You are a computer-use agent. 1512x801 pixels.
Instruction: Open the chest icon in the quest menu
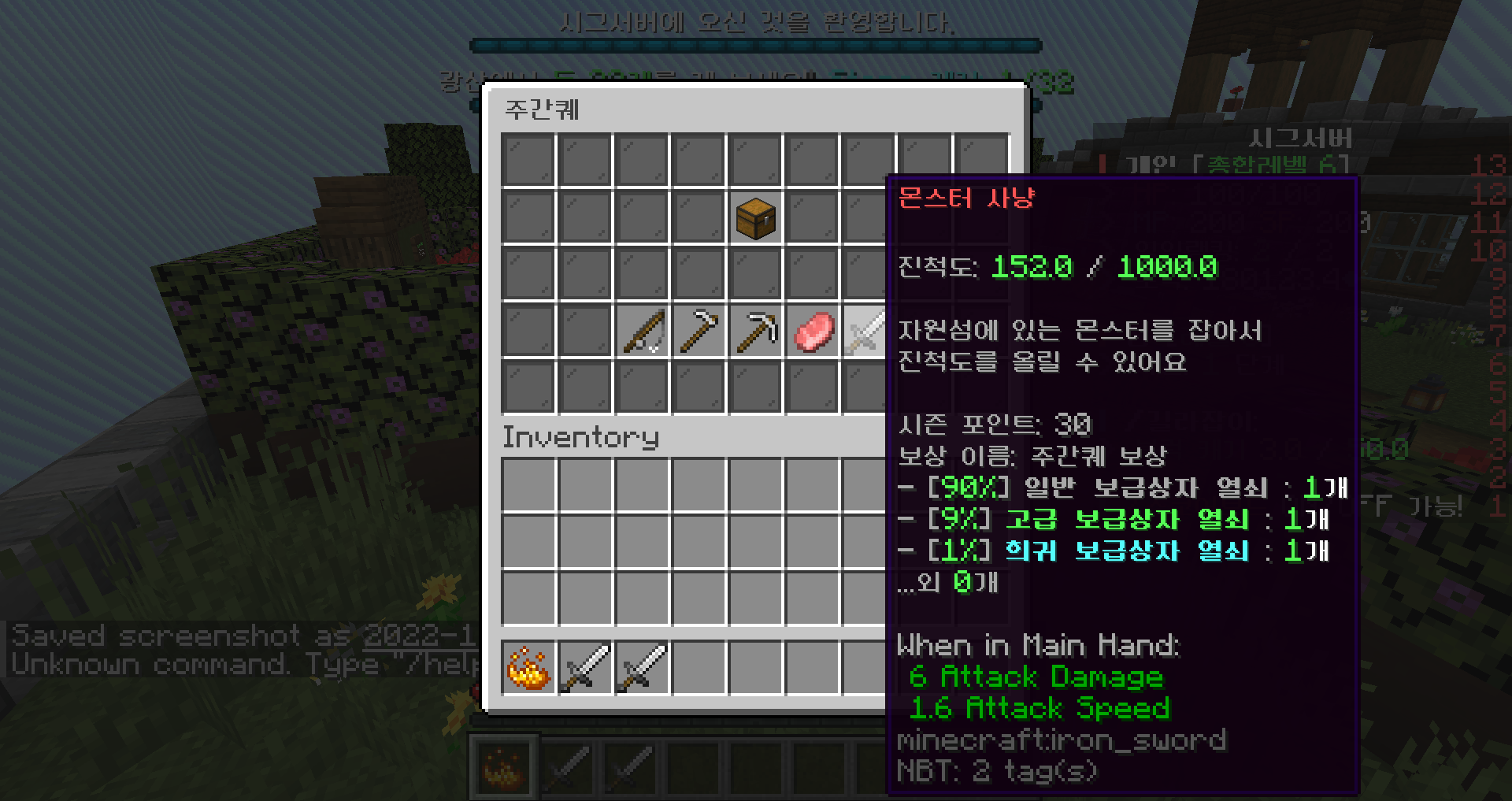pyautogui.click(x=755, y=217)
